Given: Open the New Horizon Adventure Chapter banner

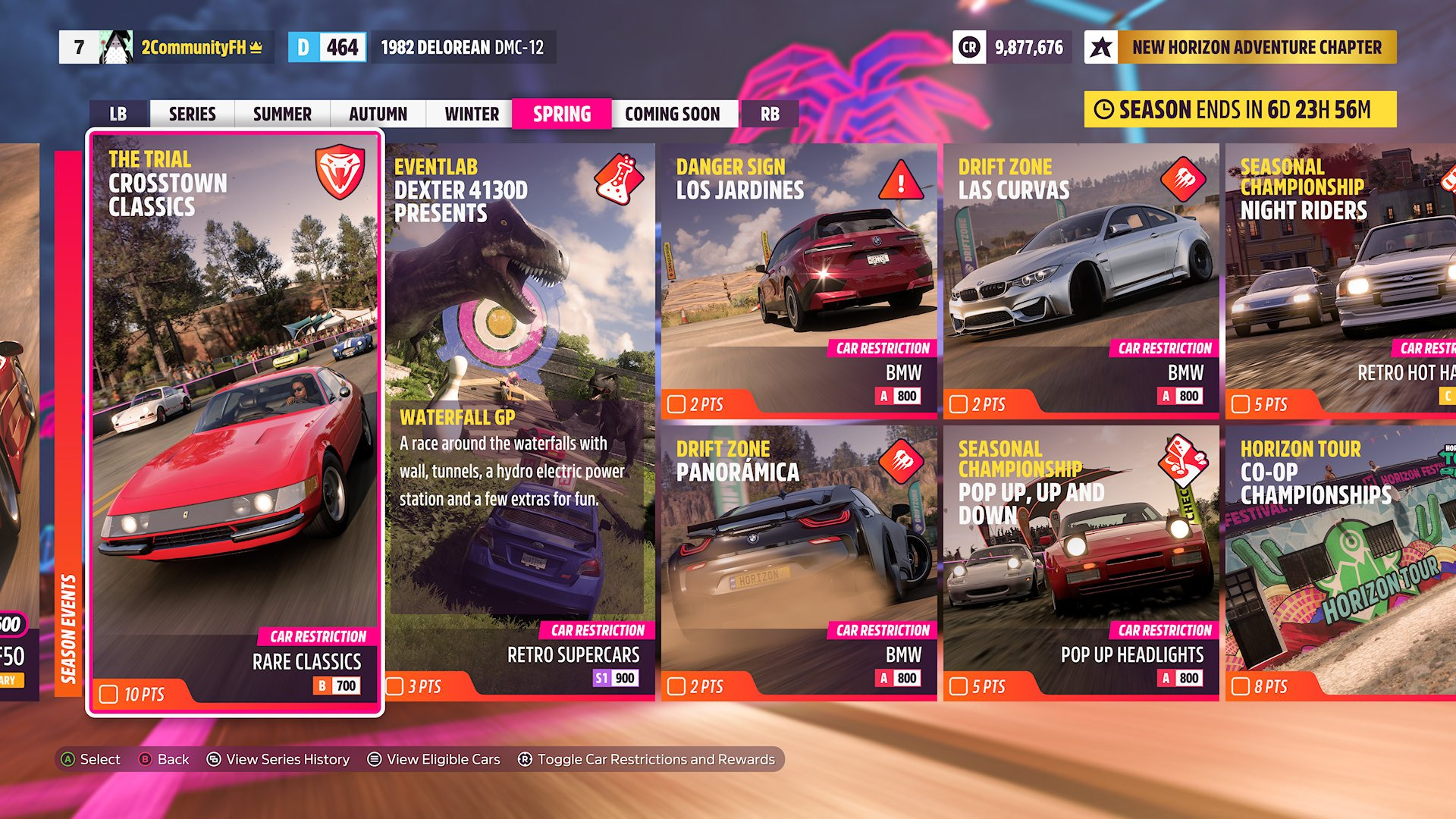Looking at the screenshot, I should click(x=1241, y=47).
